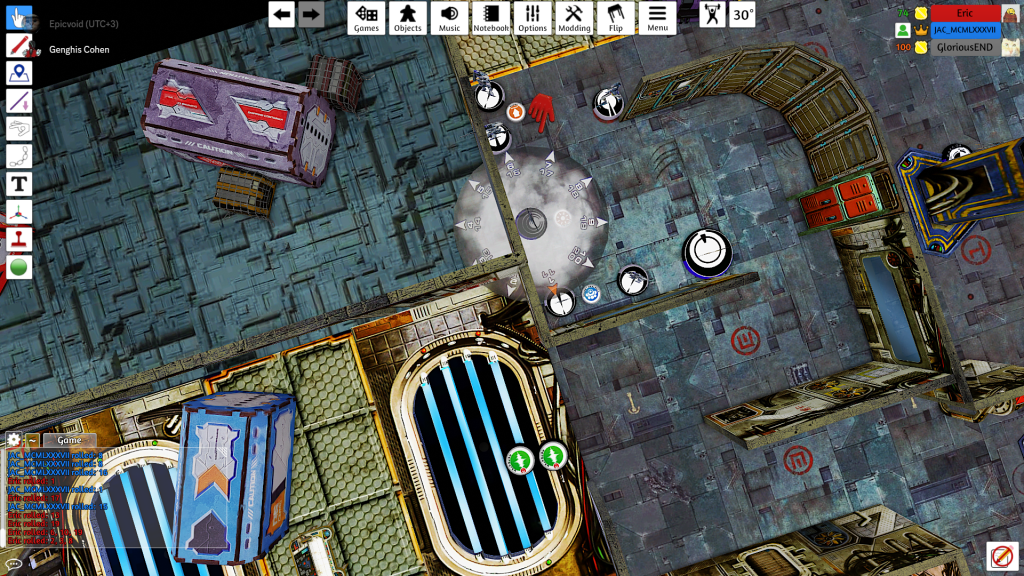Toggle the weightlifter lift-height button

coord(712,15)
